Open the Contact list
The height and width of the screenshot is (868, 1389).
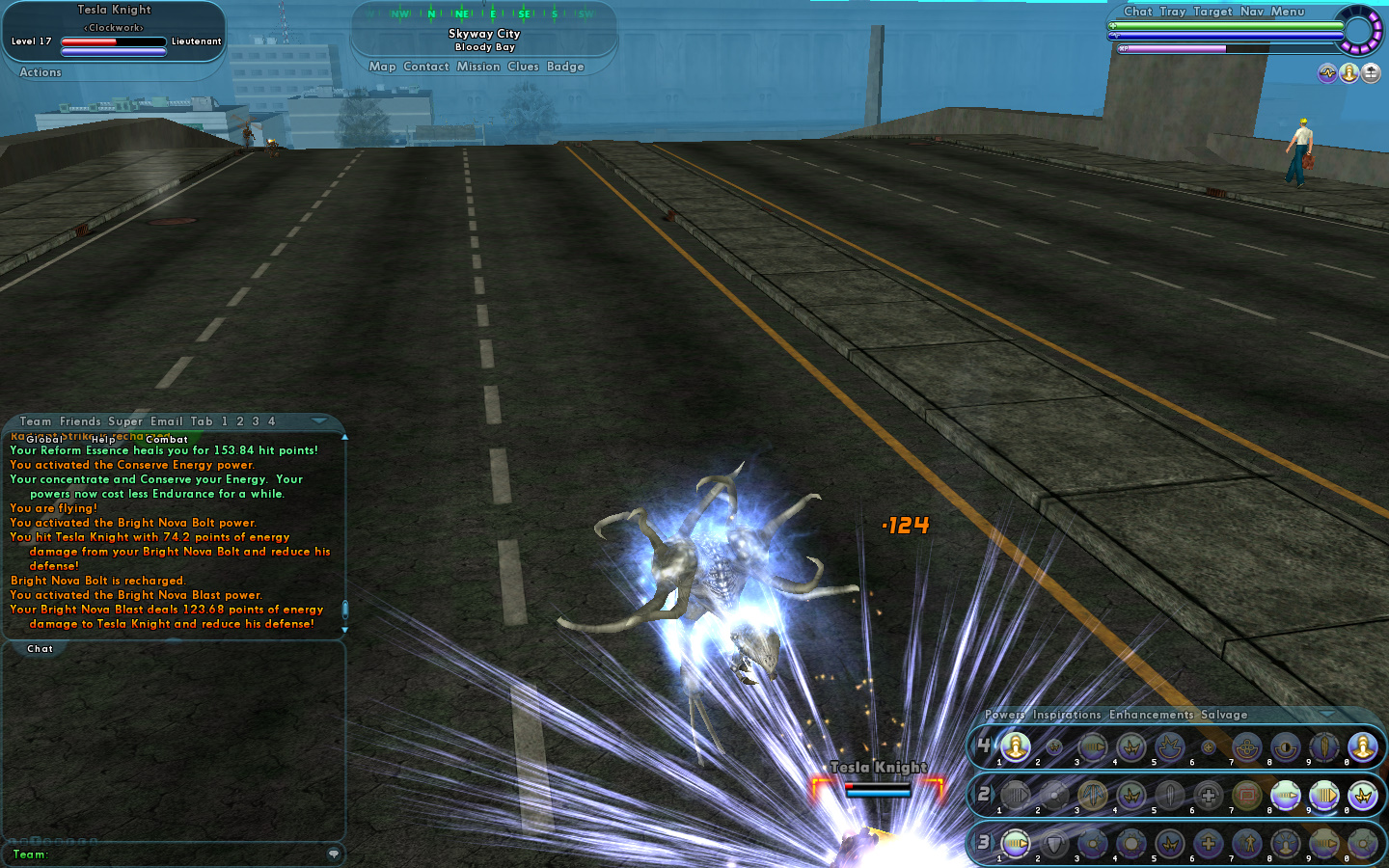point(426,67)
